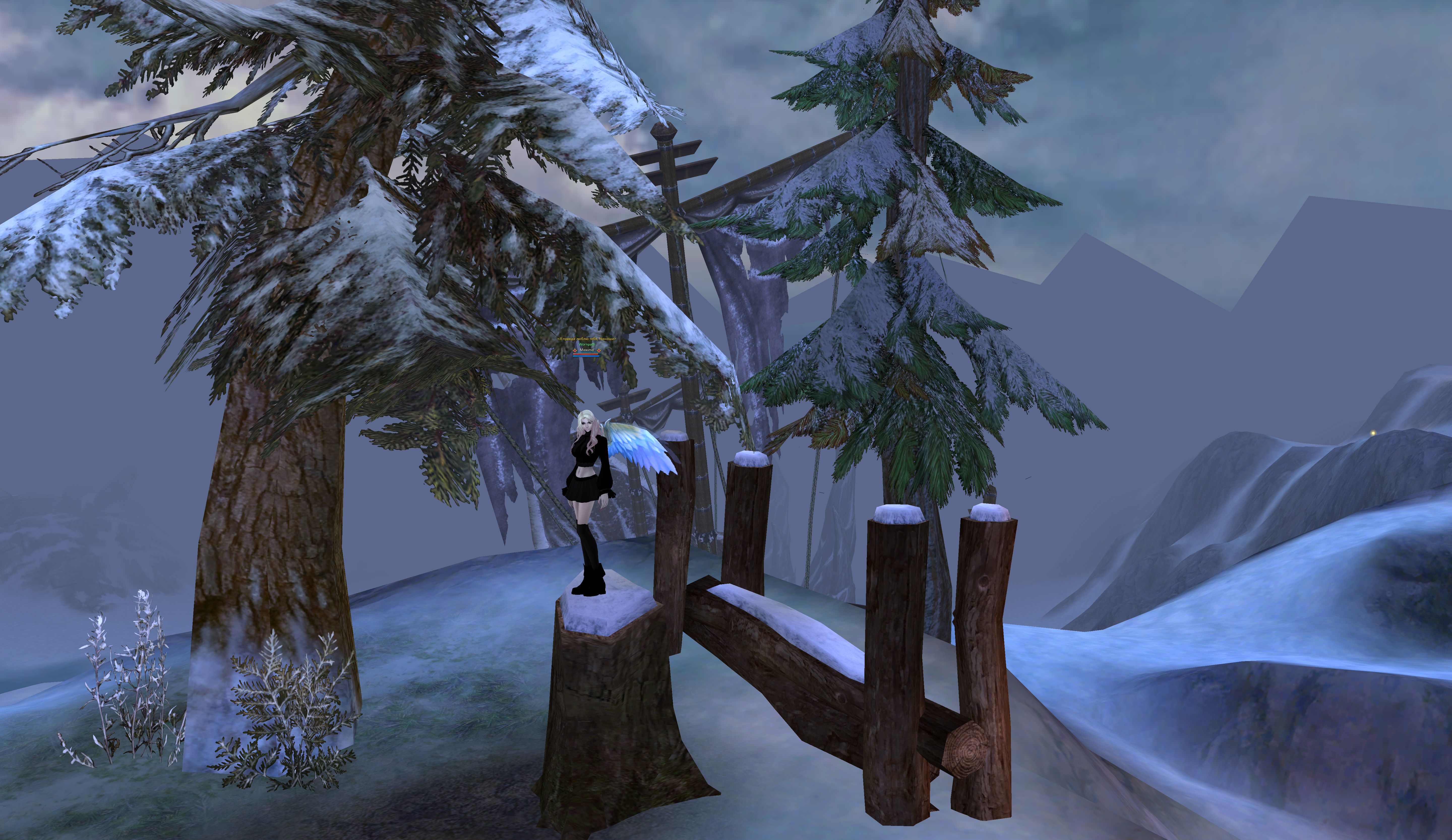Select the Makima player nameplate
The image size is (1452, 840).
[x=586, y=350]
